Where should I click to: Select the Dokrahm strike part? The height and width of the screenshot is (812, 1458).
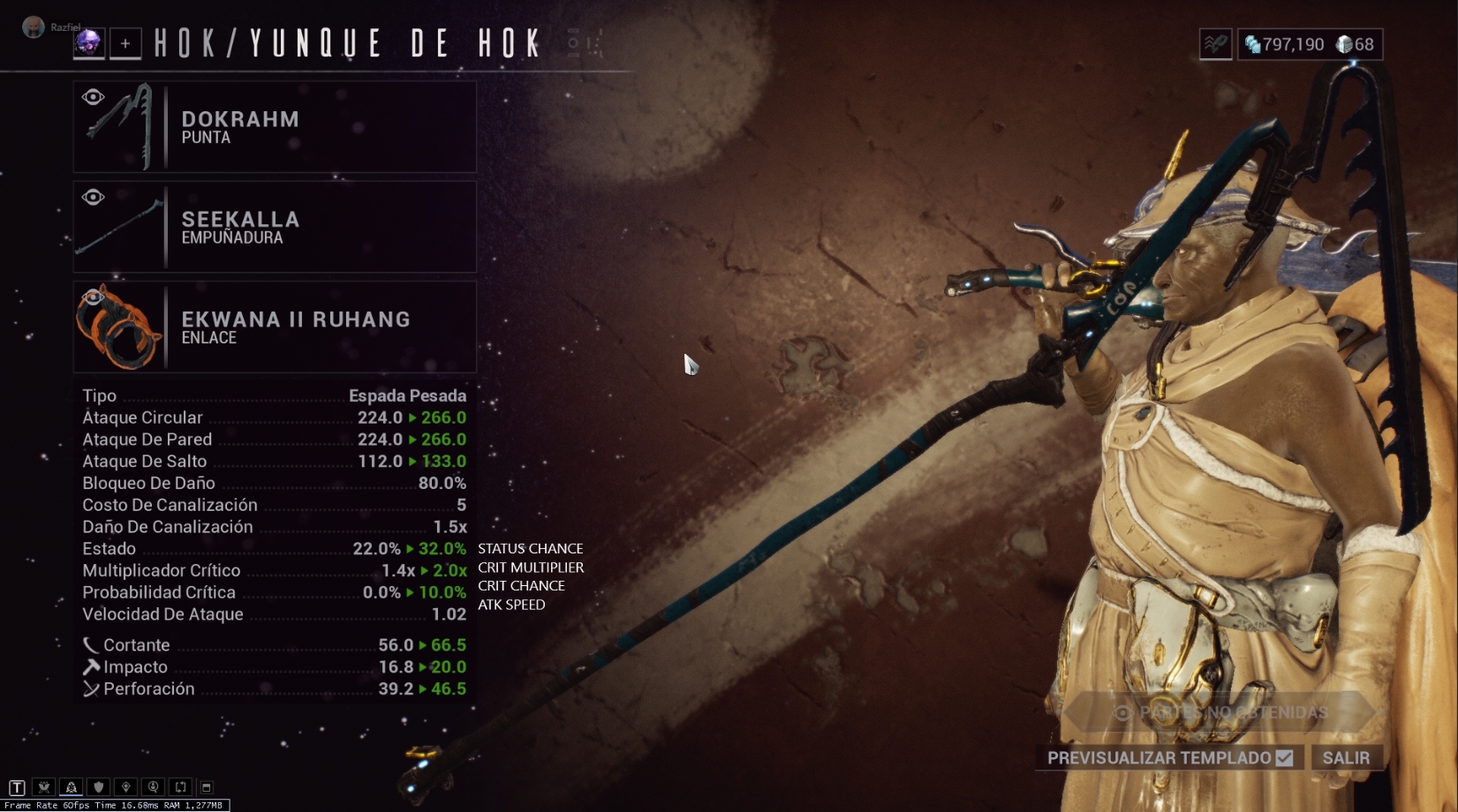(x=275, y=127)
